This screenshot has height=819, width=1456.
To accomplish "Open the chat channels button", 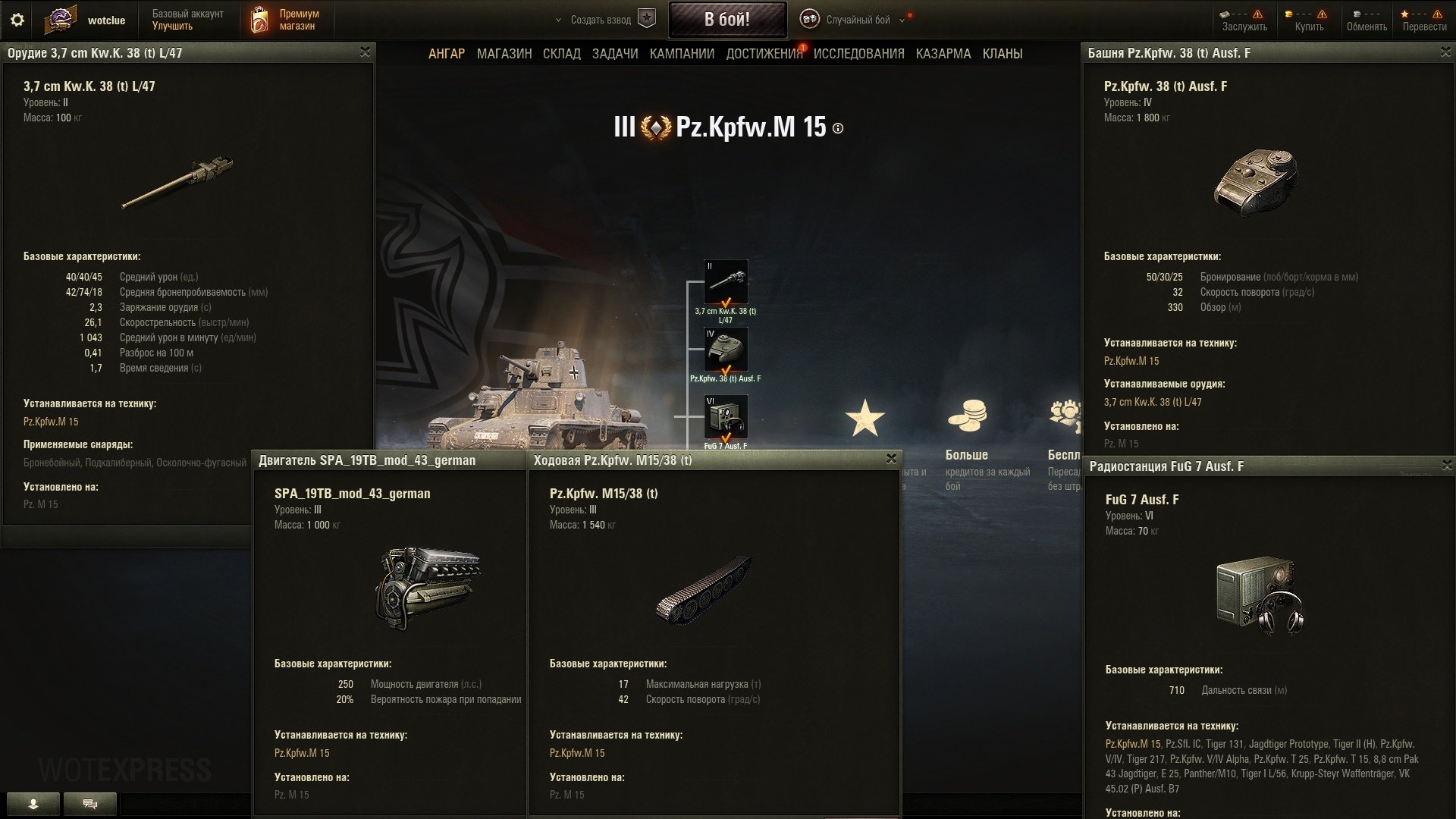I will coord(90,804).
